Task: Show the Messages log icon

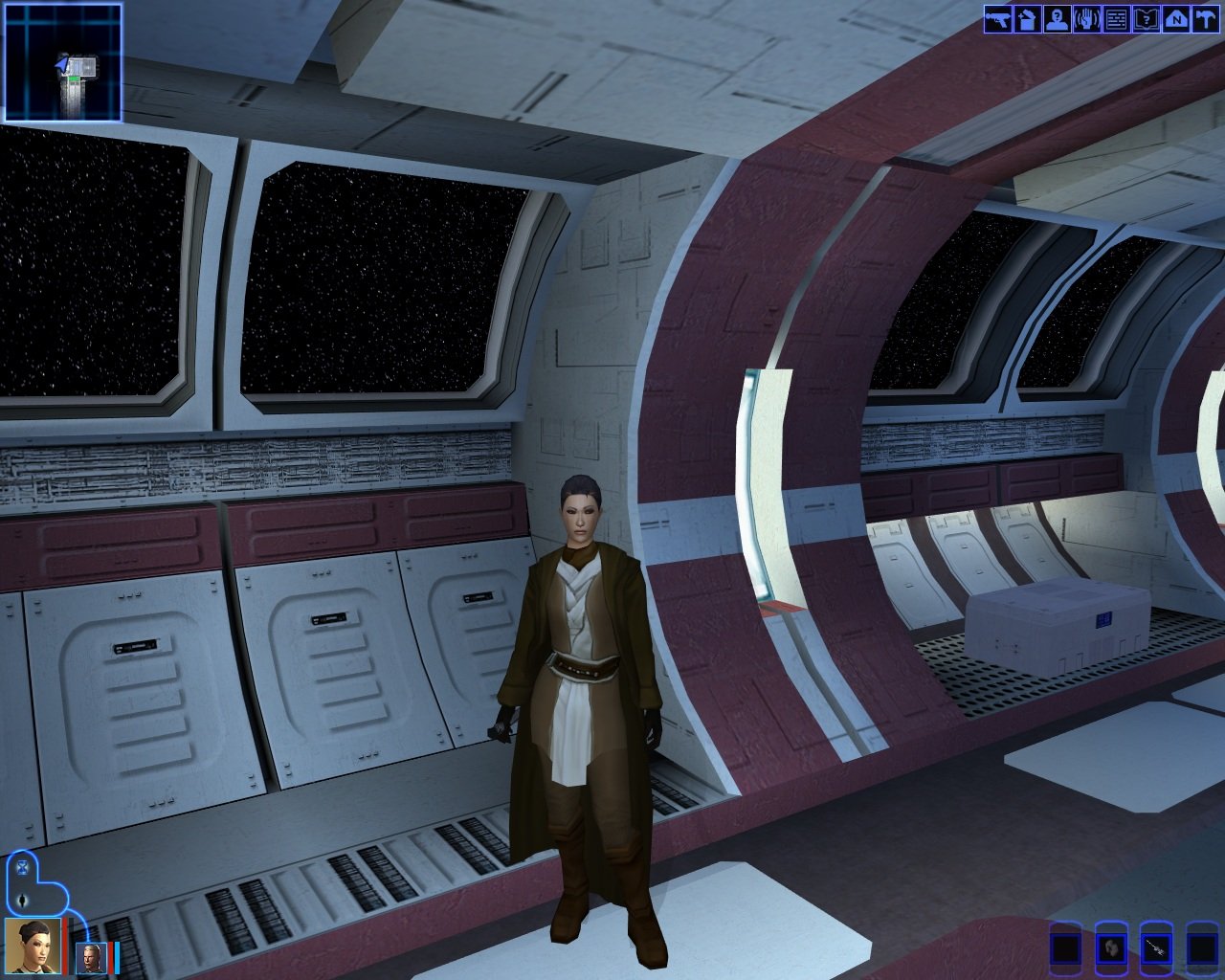Action: tap(1116, 19)
